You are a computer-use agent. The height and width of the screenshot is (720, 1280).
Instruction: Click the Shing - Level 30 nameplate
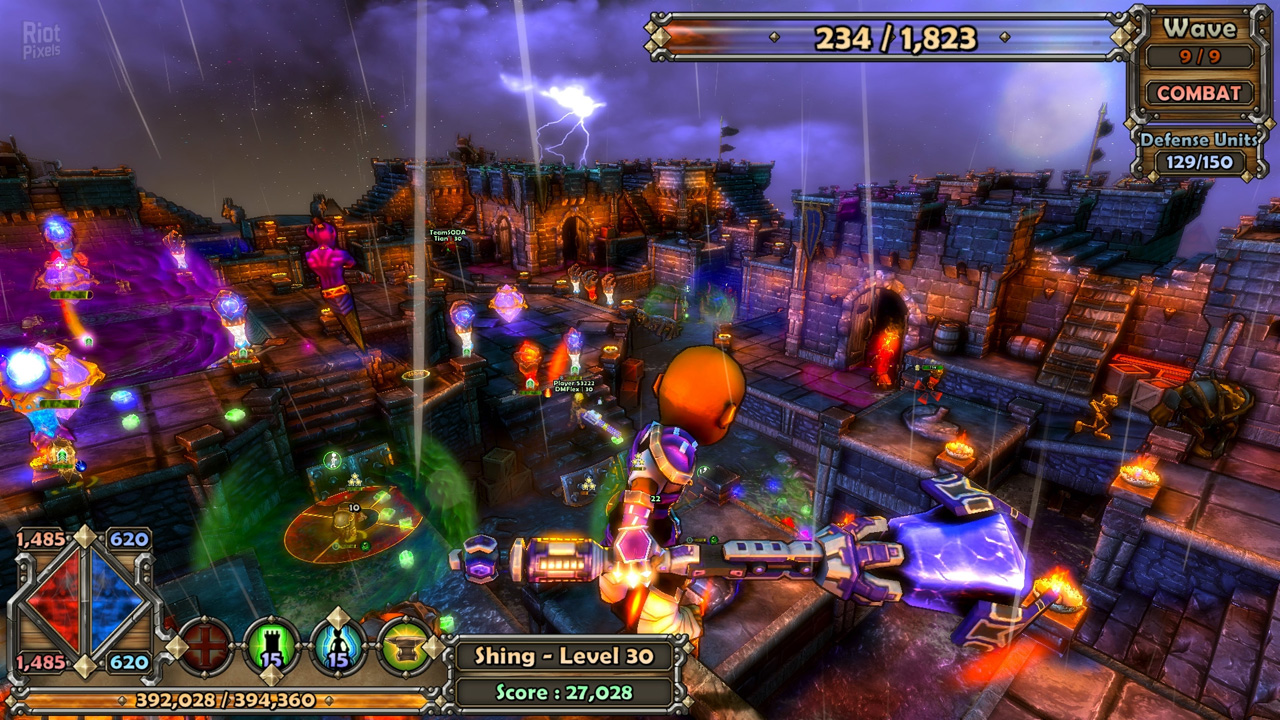pos(564,657)
